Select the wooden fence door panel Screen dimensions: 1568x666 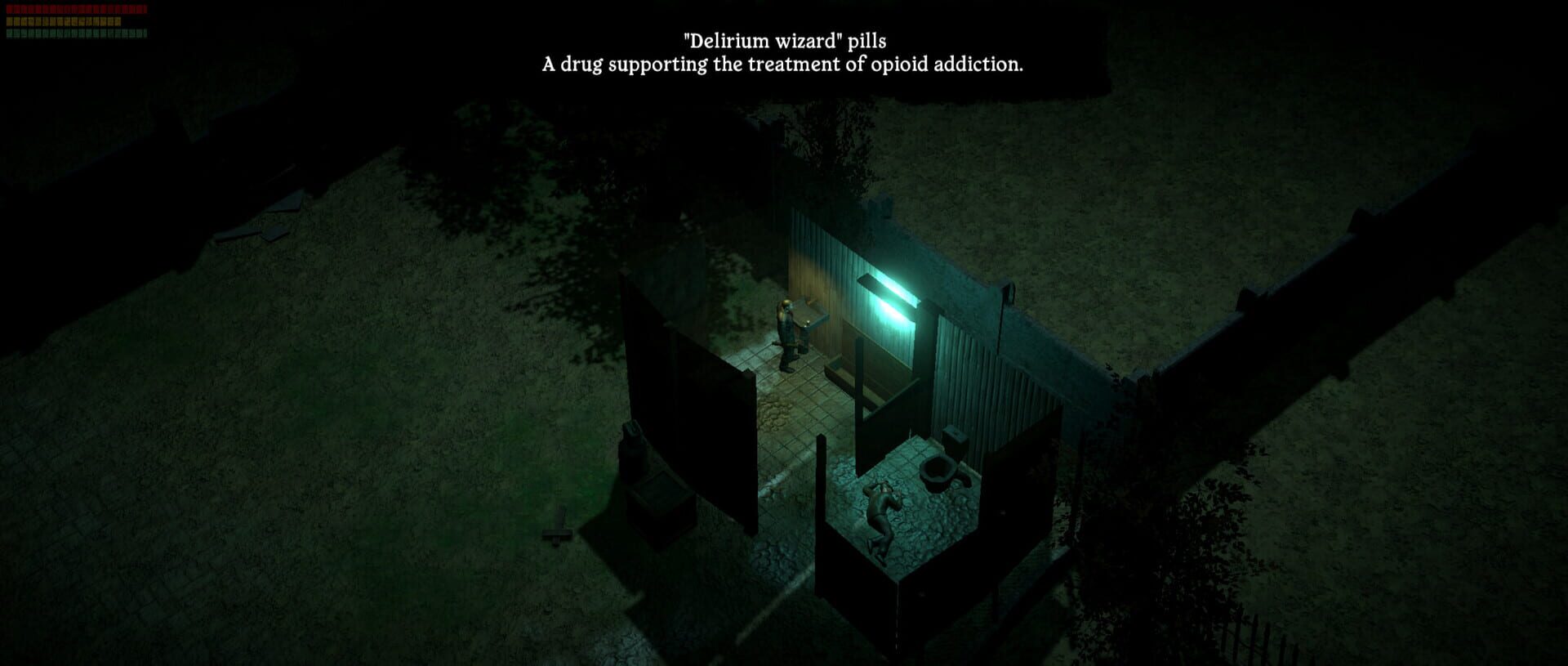(x=698, y=409)
